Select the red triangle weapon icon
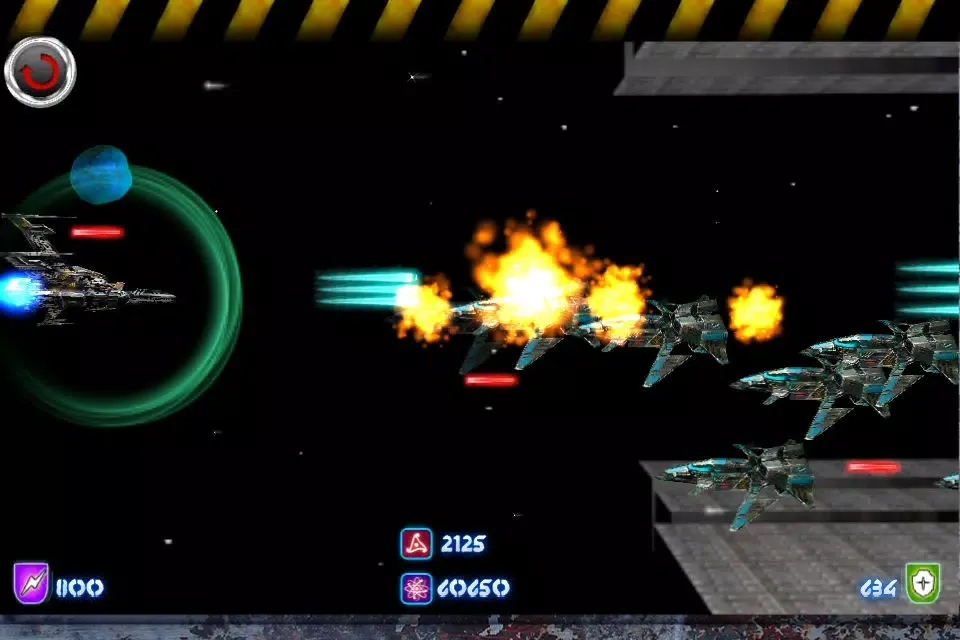 coord(416,543)
